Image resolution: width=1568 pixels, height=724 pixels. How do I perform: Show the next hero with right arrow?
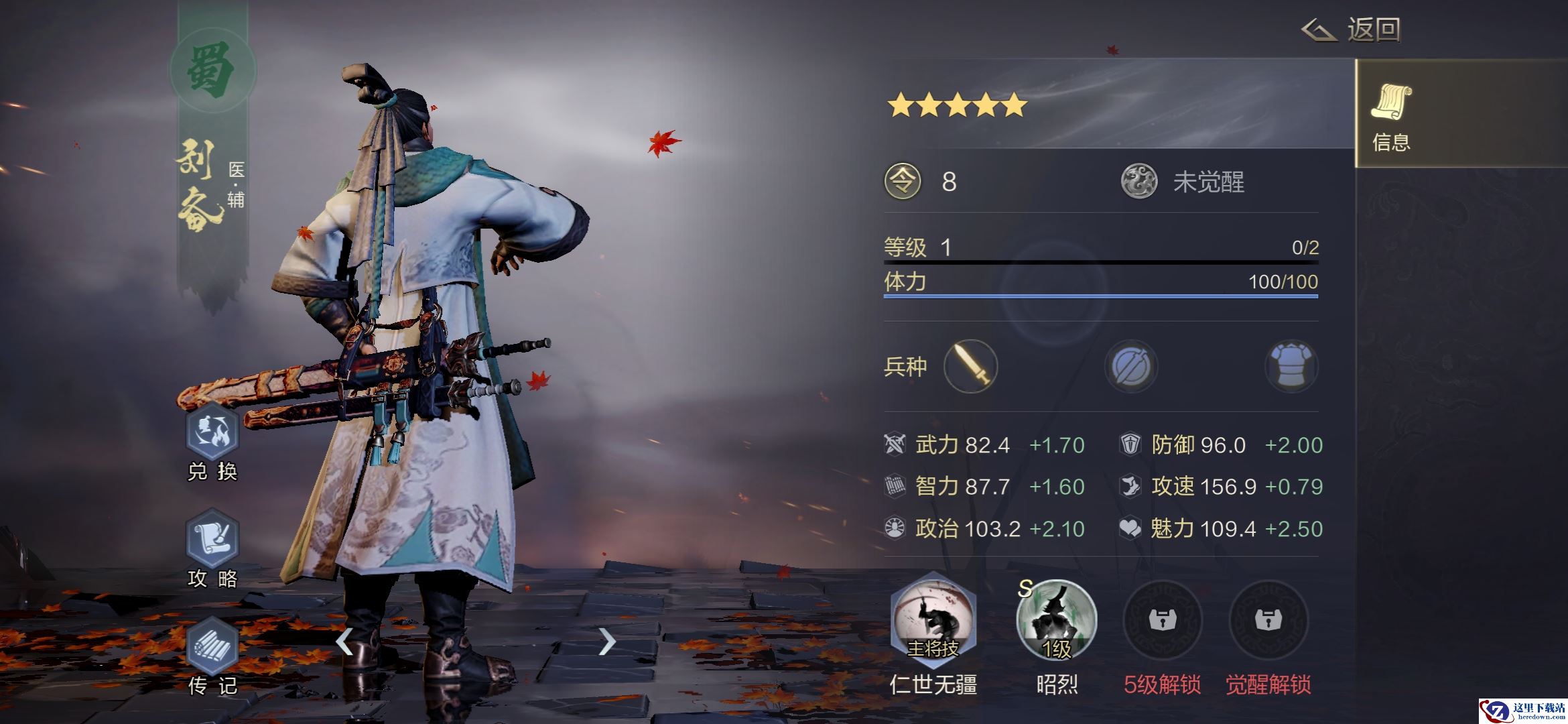point(606,642)
